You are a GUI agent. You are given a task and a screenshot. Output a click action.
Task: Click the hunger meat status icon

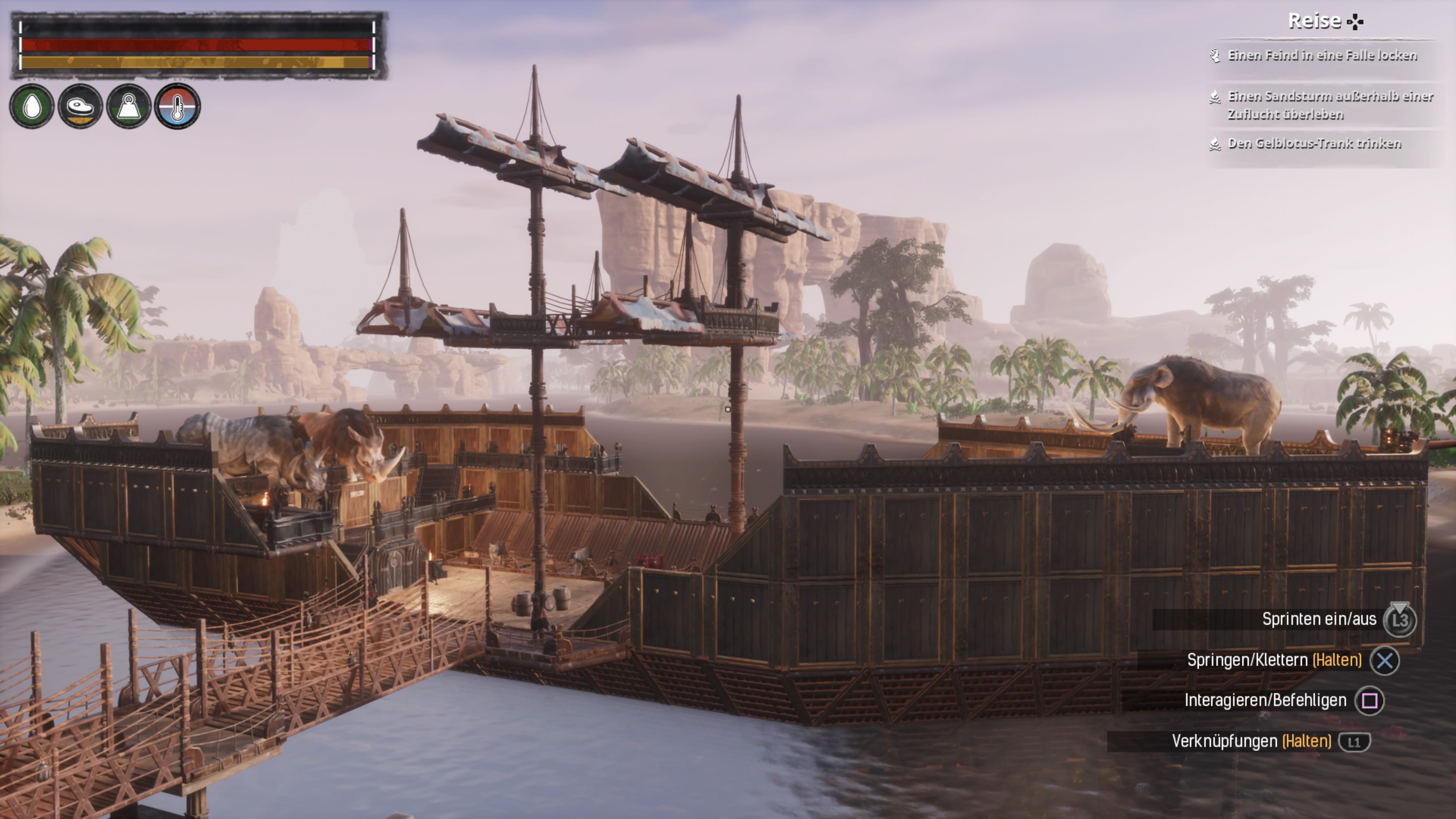point(80,106)
